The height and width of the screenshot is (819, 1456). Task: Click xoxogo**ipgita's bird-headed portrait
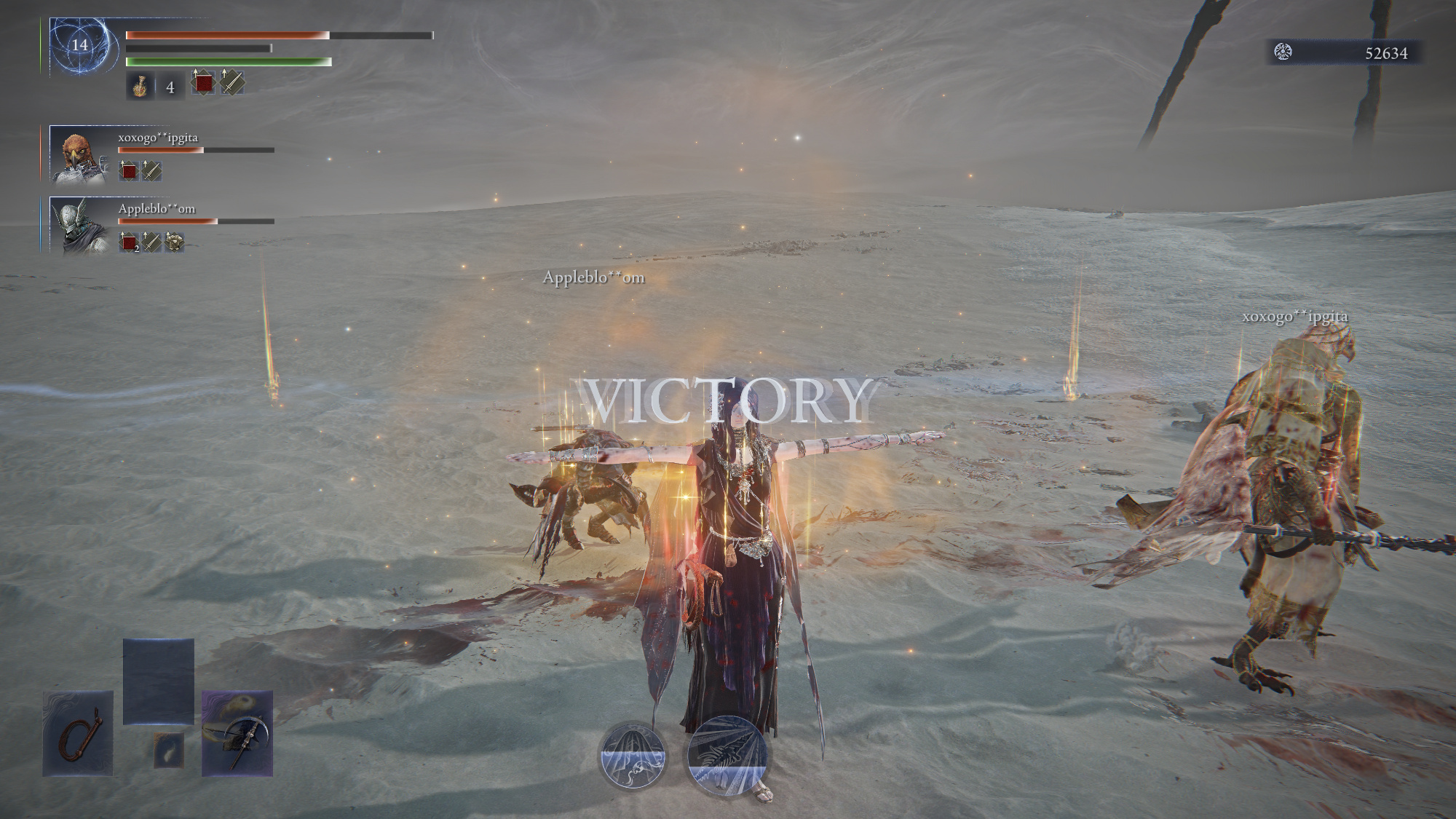click(78, 154)
